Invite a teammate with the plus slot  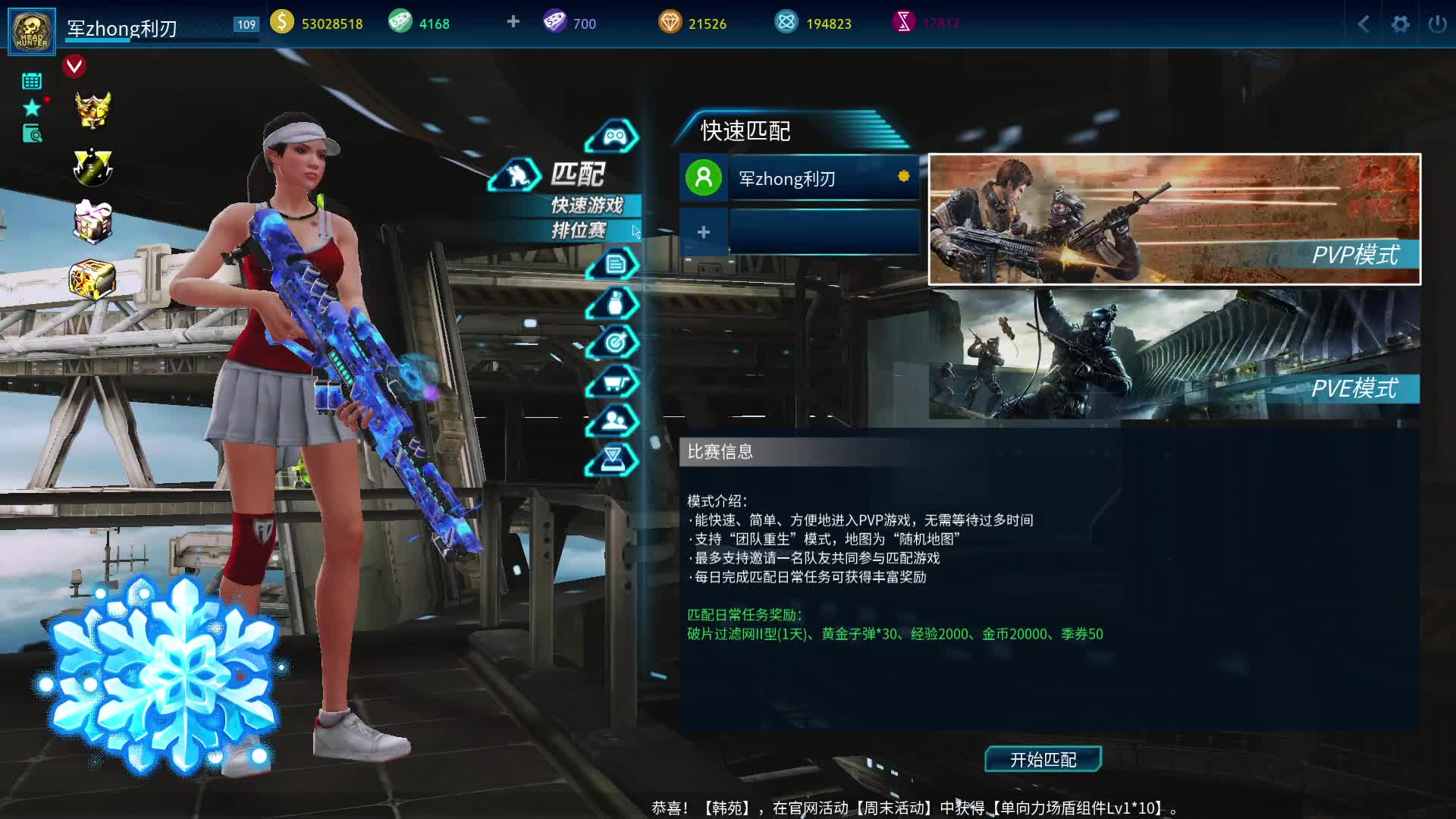pos(704,232)
